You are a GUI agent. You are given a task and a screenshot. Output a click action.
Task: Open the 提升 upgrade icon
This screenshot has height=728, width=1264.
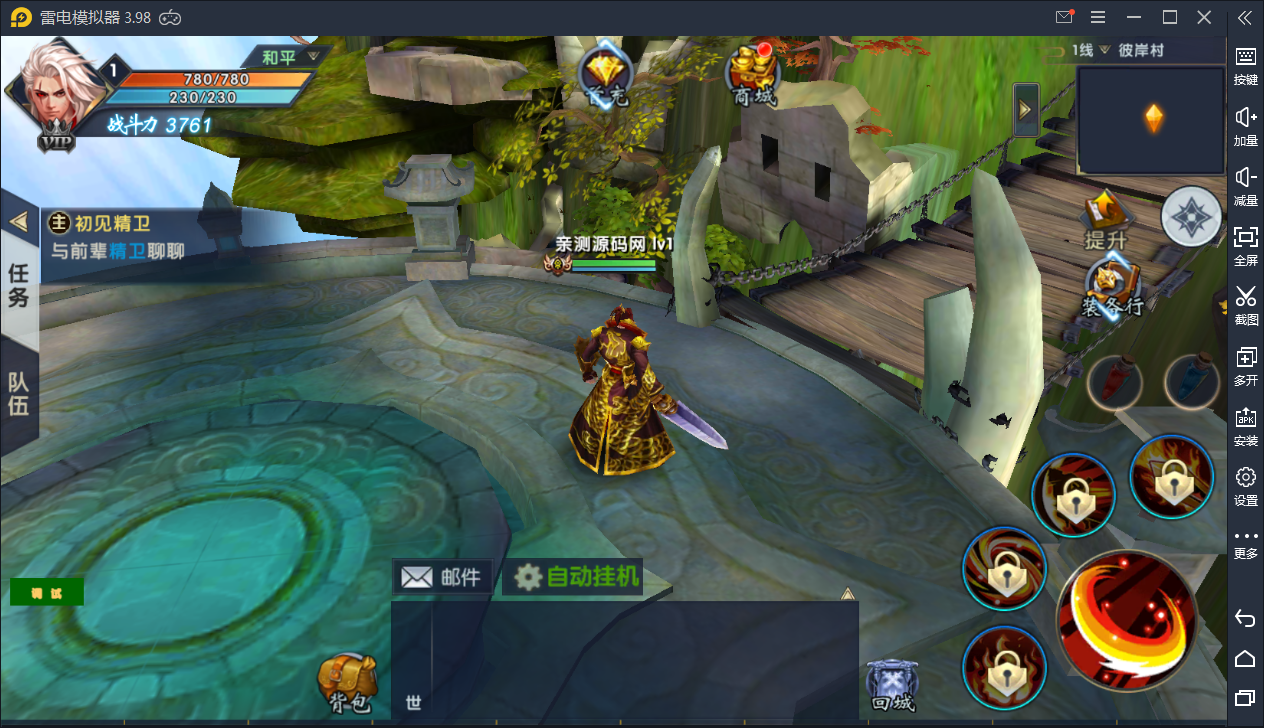coord(1107,220)
